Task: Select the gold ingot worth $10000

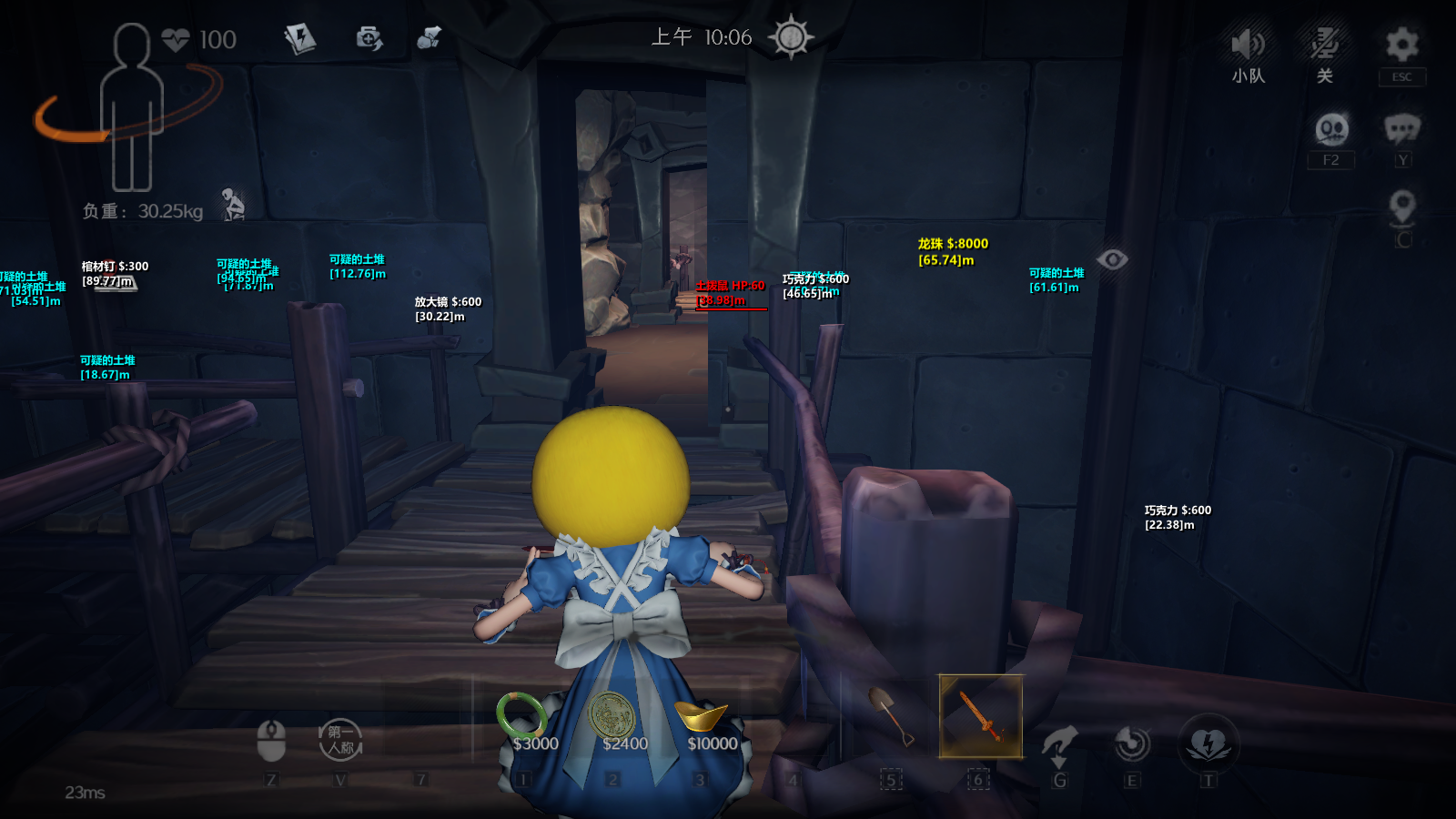Action: point(701,717)
